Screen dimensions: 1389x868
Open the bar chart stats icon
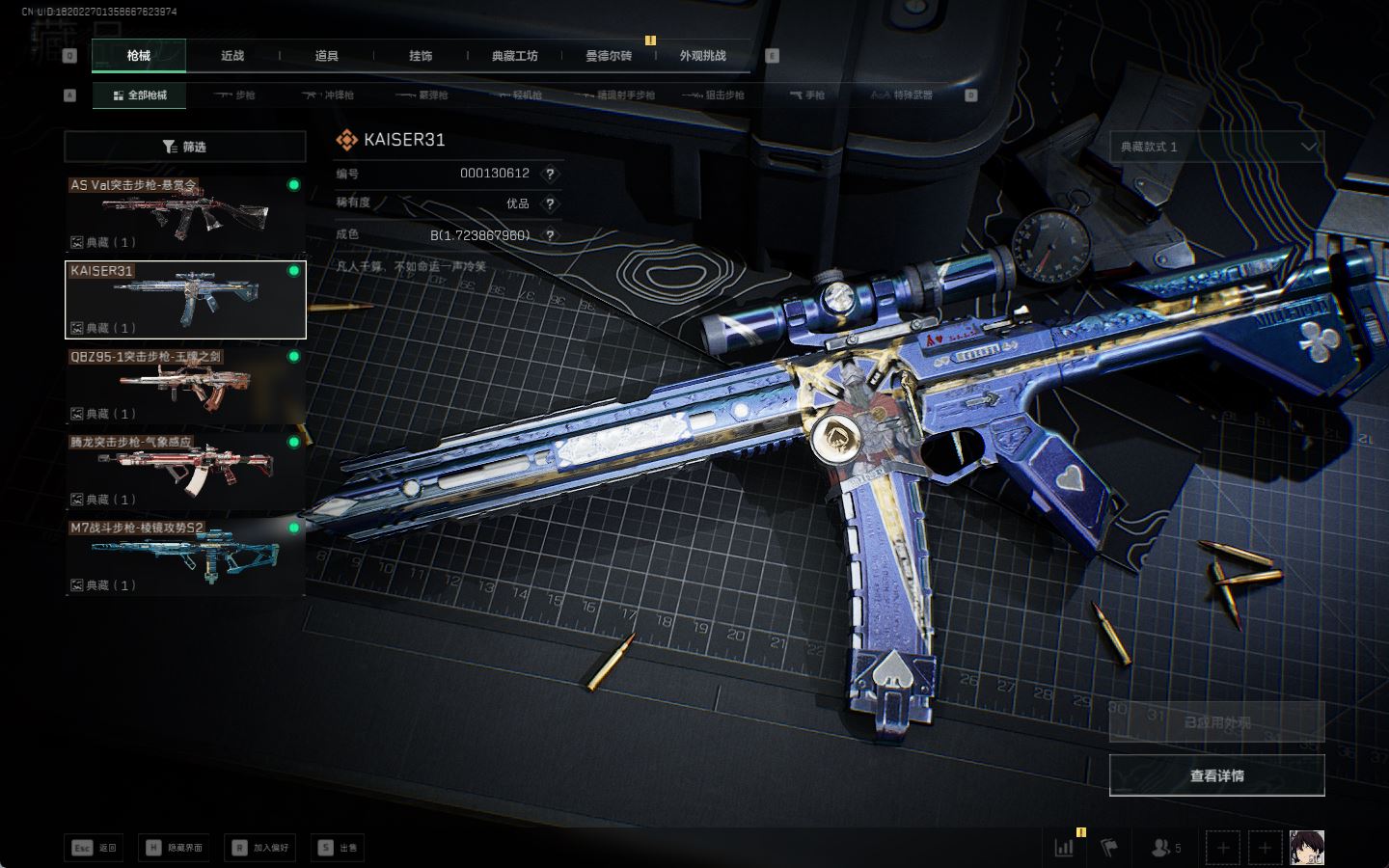[1064, 848]
